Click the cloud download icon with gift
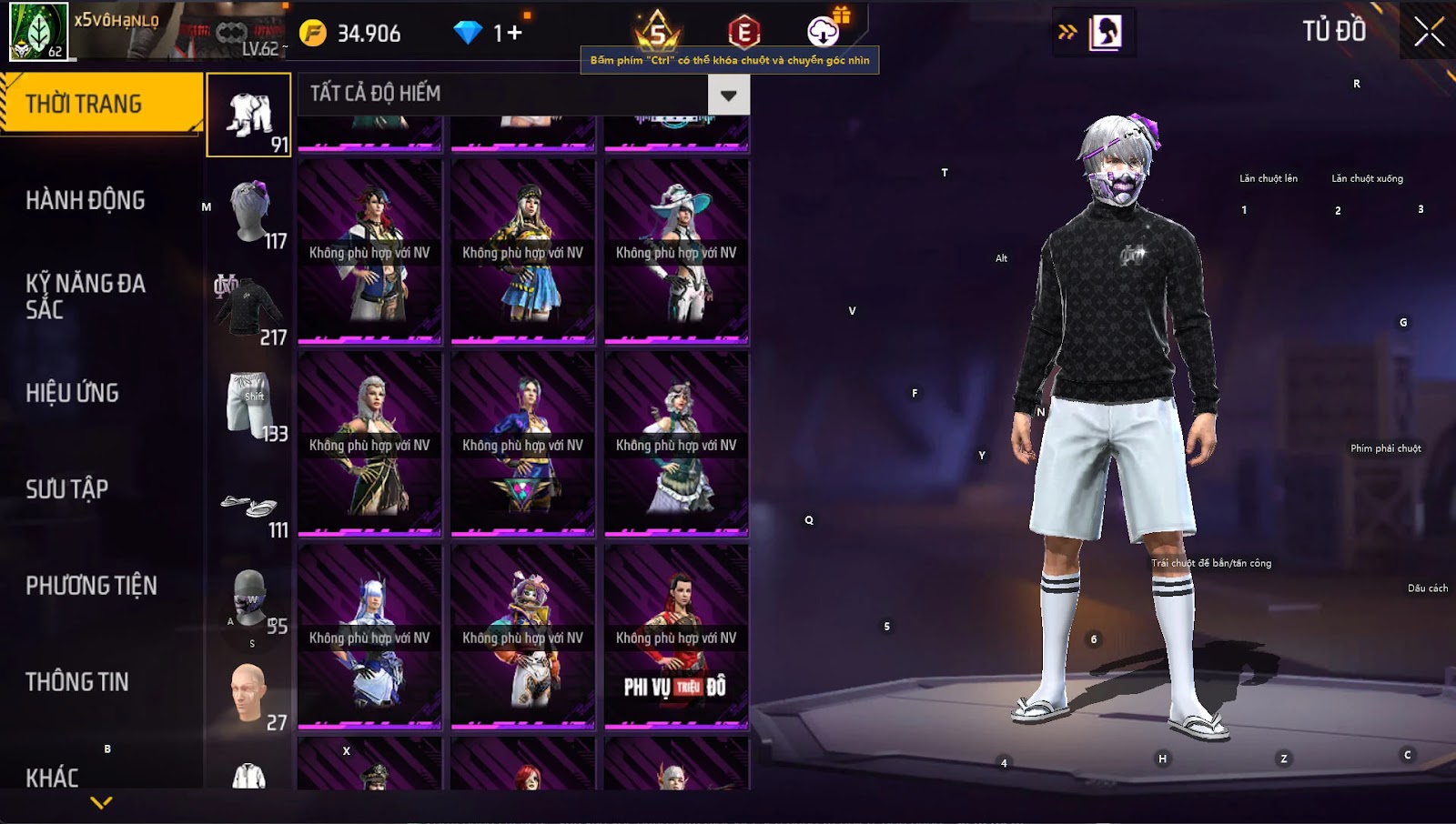 coord(824,31)
